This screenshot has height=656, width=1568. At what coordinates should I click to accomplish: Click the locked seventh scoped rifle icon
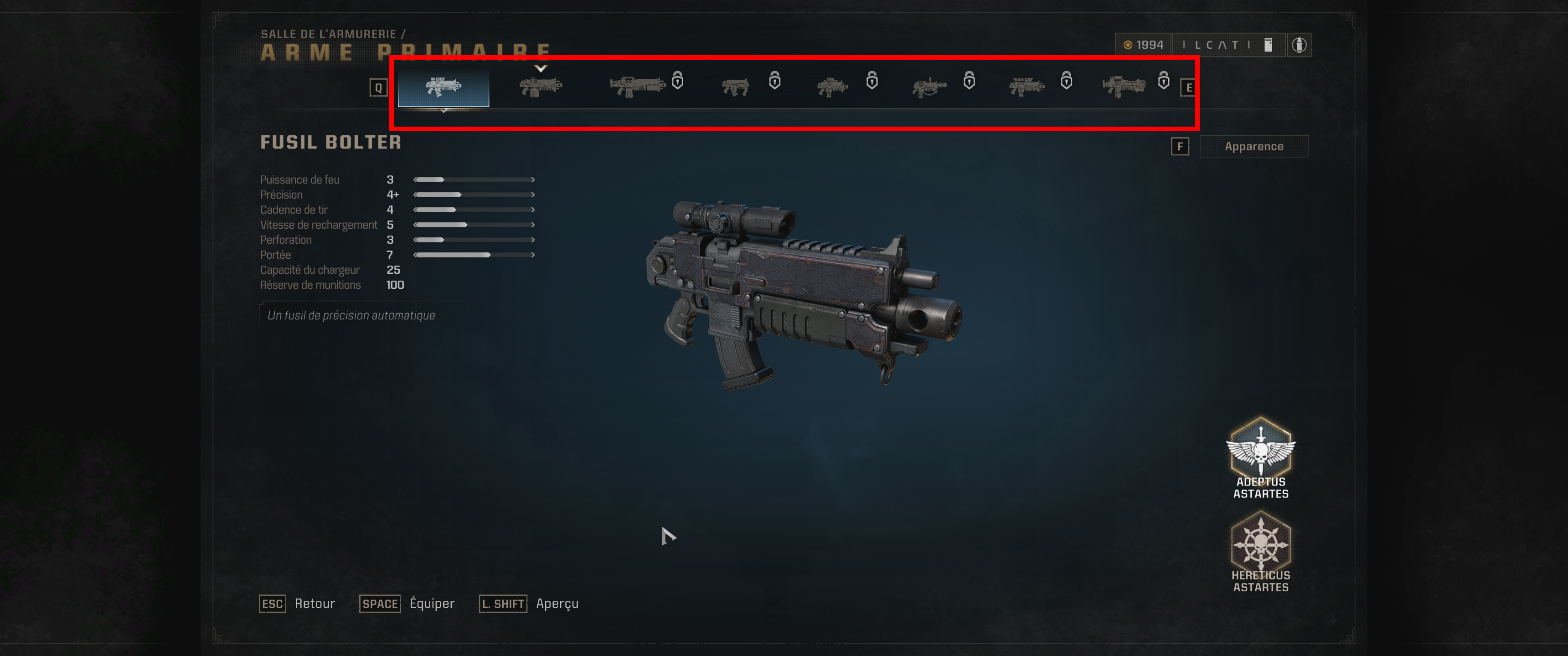[x=1027, y=85]
